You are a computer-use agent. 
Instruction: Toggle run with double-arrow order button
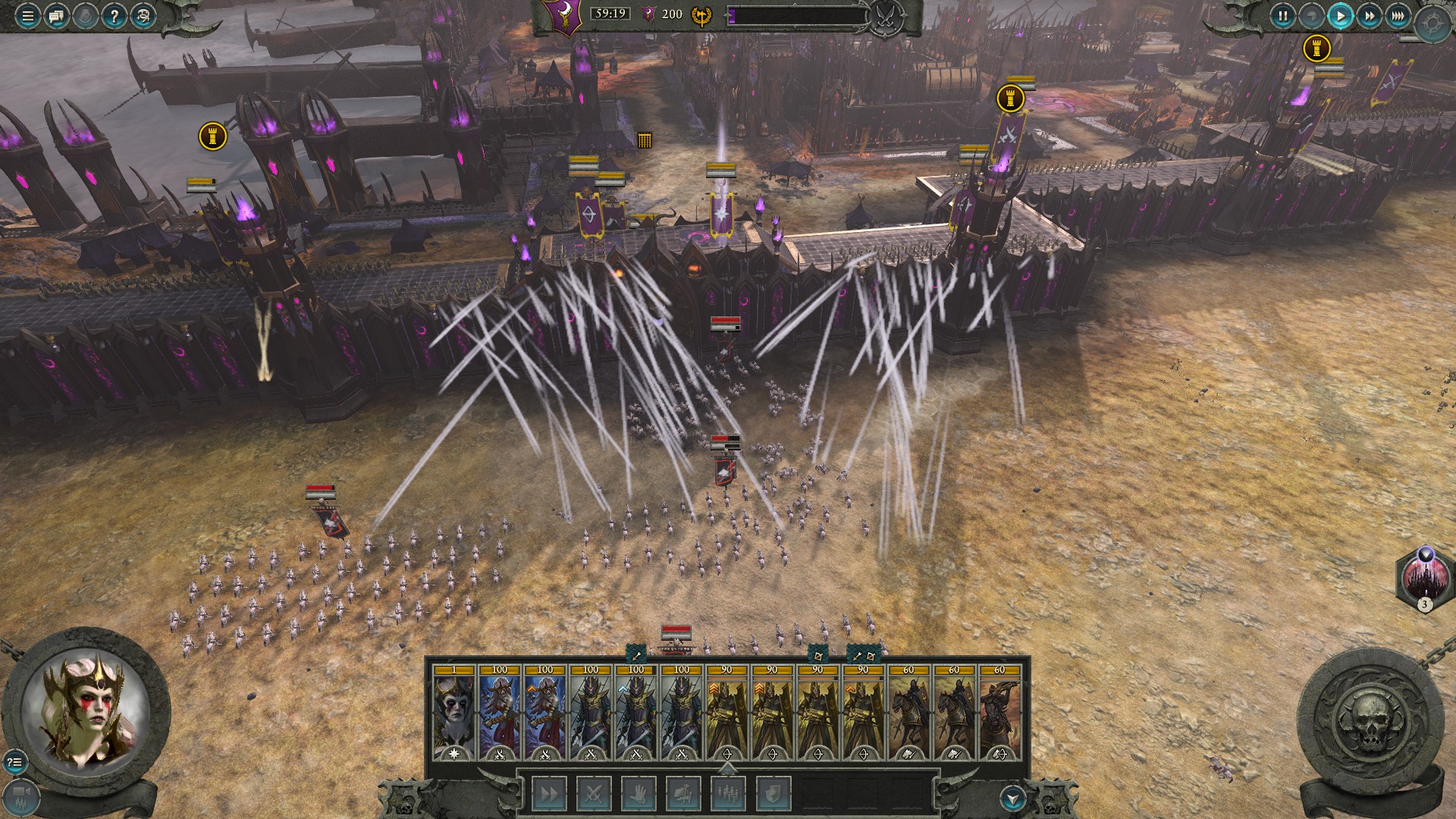(x=548, y=794)
